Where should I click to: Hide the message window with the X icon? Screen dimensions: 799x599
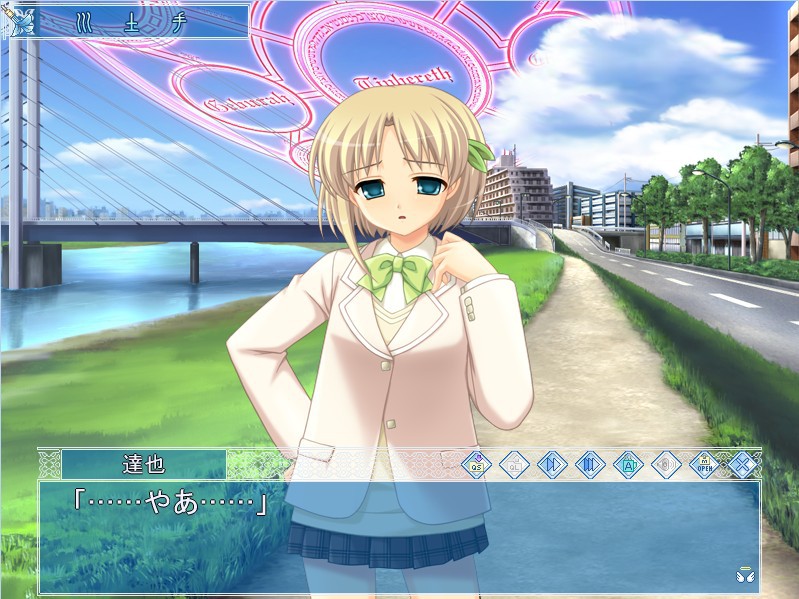[x=741, y=464]
